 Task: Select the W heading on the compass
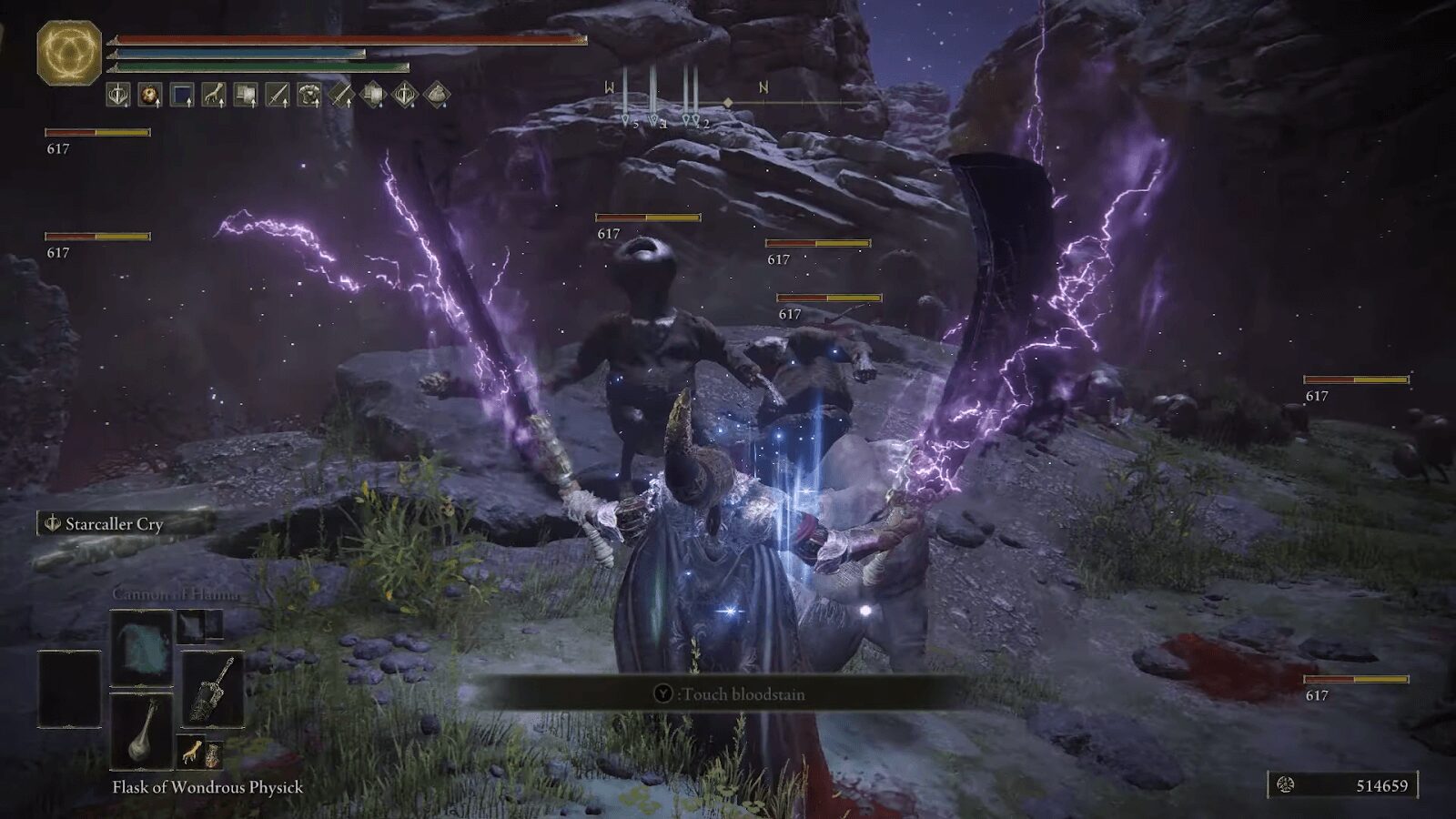[611, 86]
